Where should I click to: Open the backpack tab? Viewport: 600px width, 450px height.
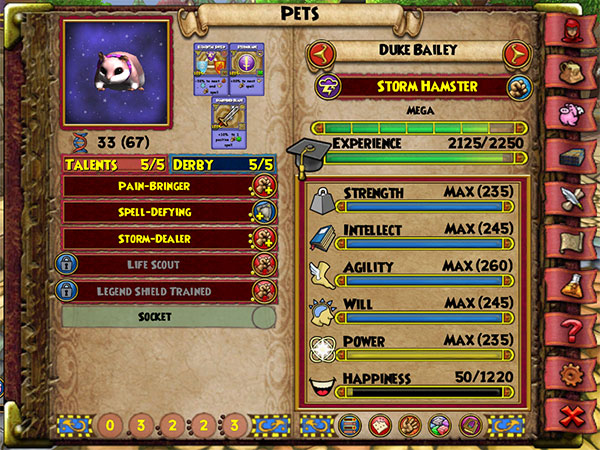(571, 70)
